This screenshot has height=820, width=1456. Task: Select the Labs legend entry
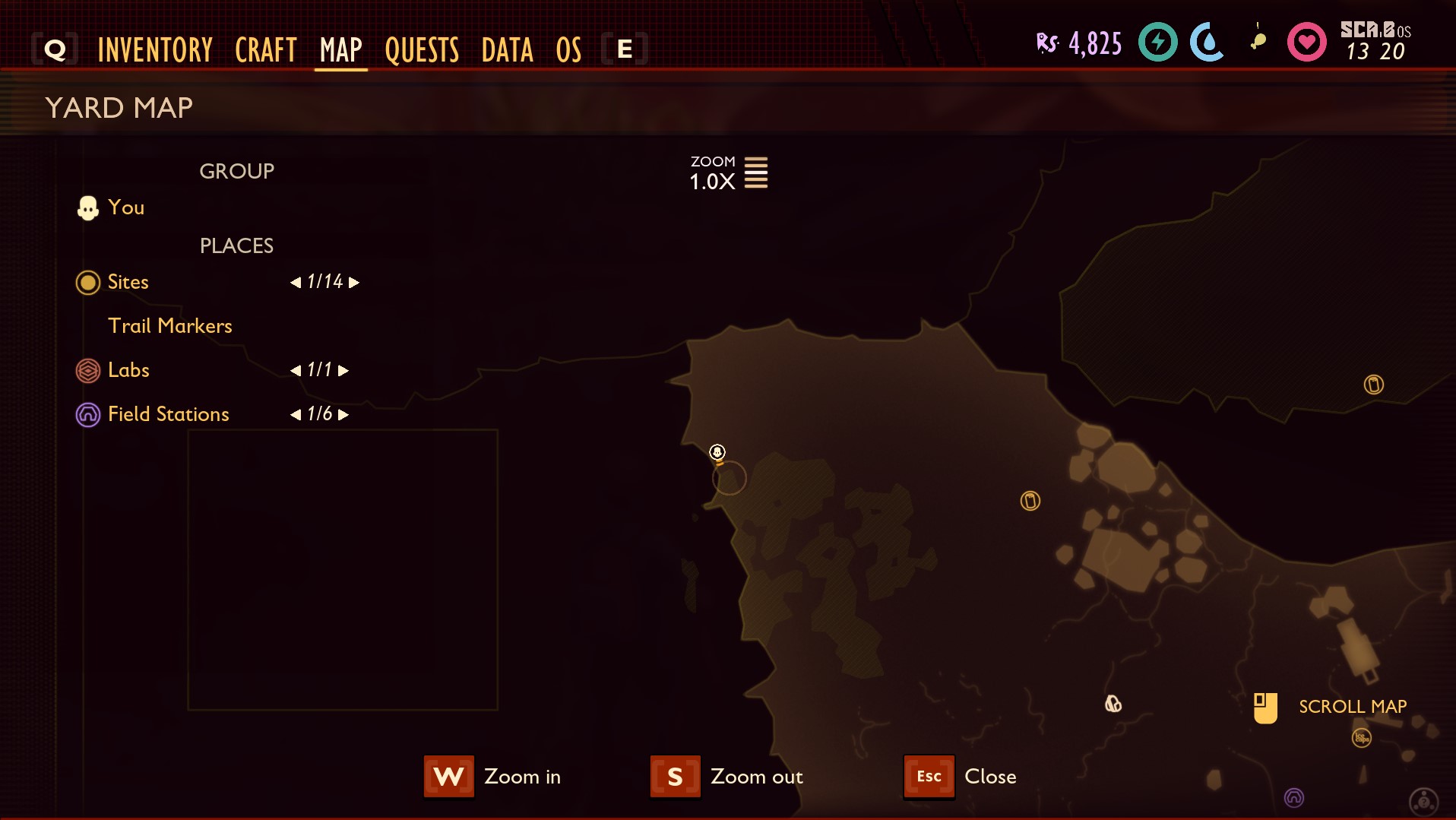128,370
